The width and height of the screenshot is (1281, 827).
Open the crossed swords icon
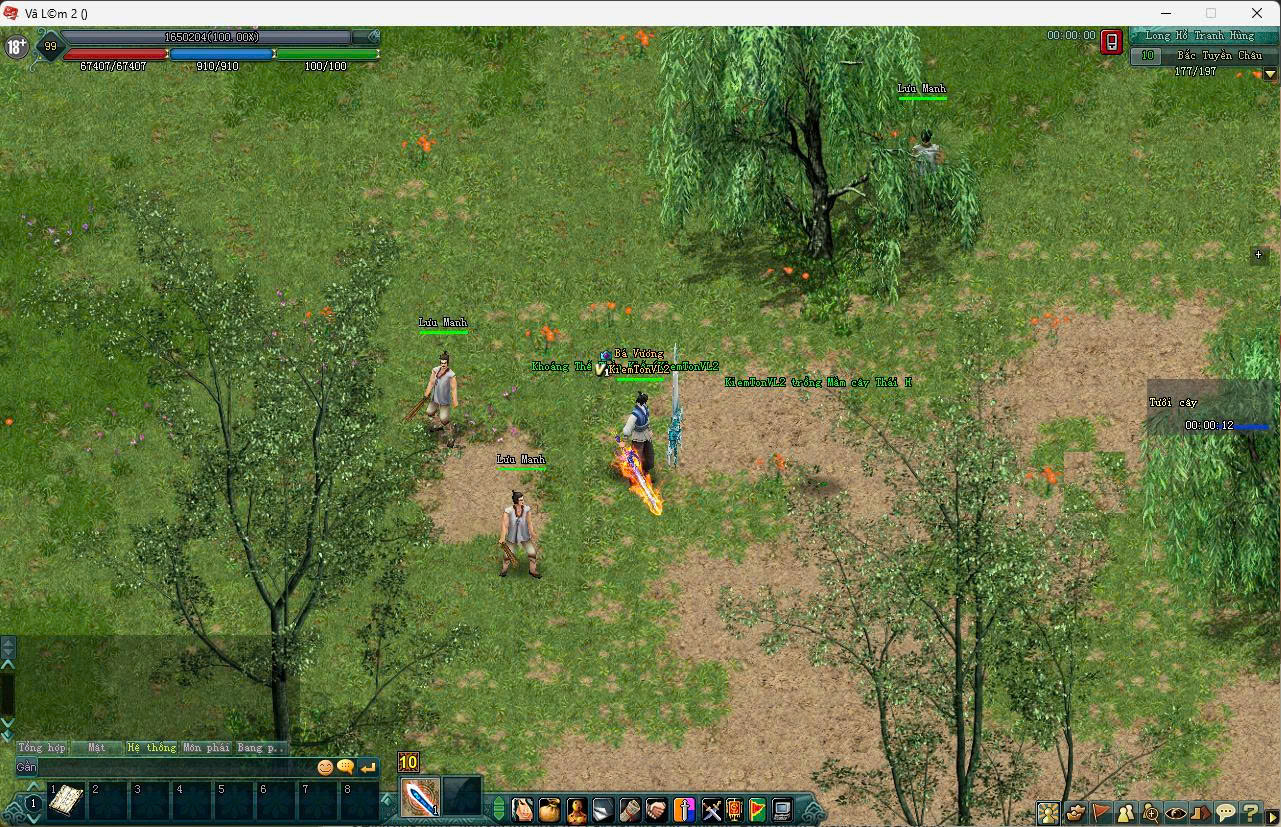click(711, 809)
